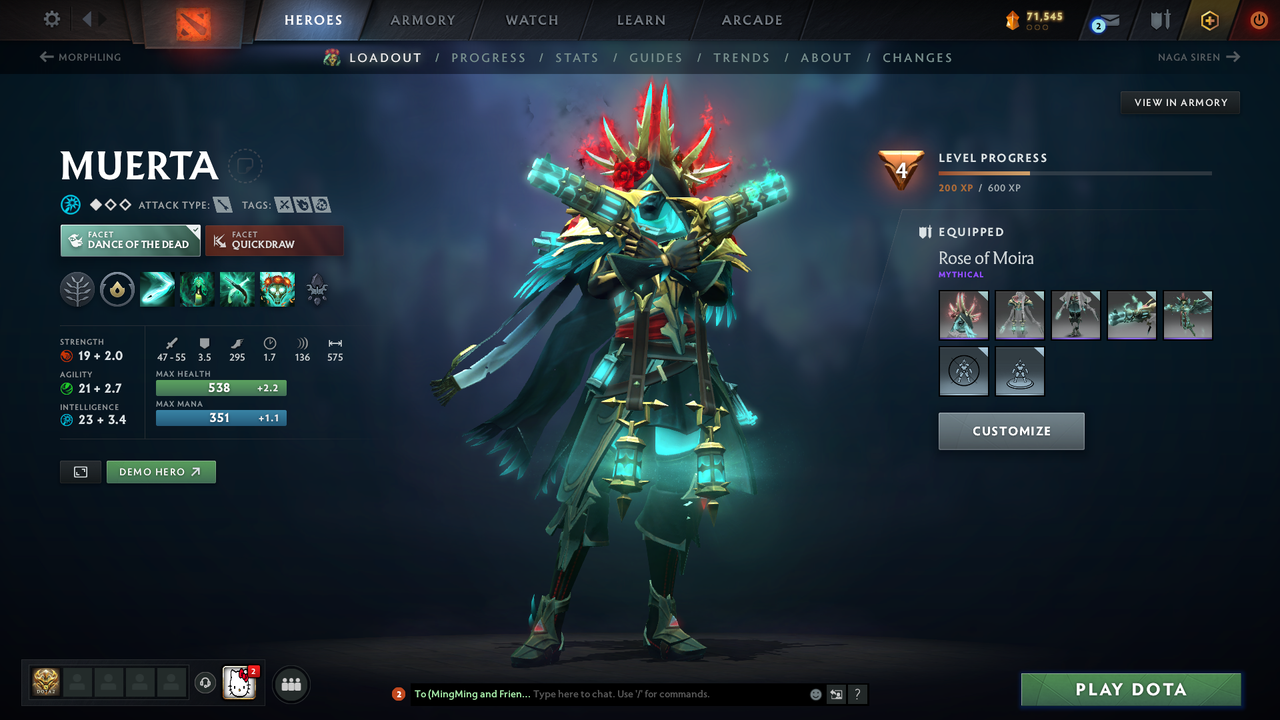Select the Quickdraw facet
This screenshot has height=720, width=1280.
pos(275,240)
